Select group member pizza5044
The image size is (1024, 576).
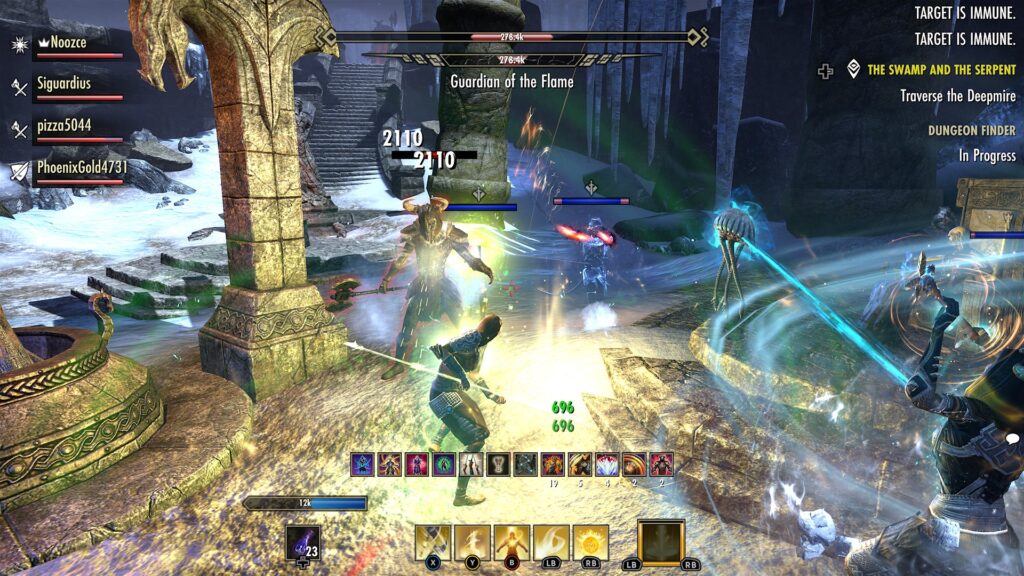(64, 126)
